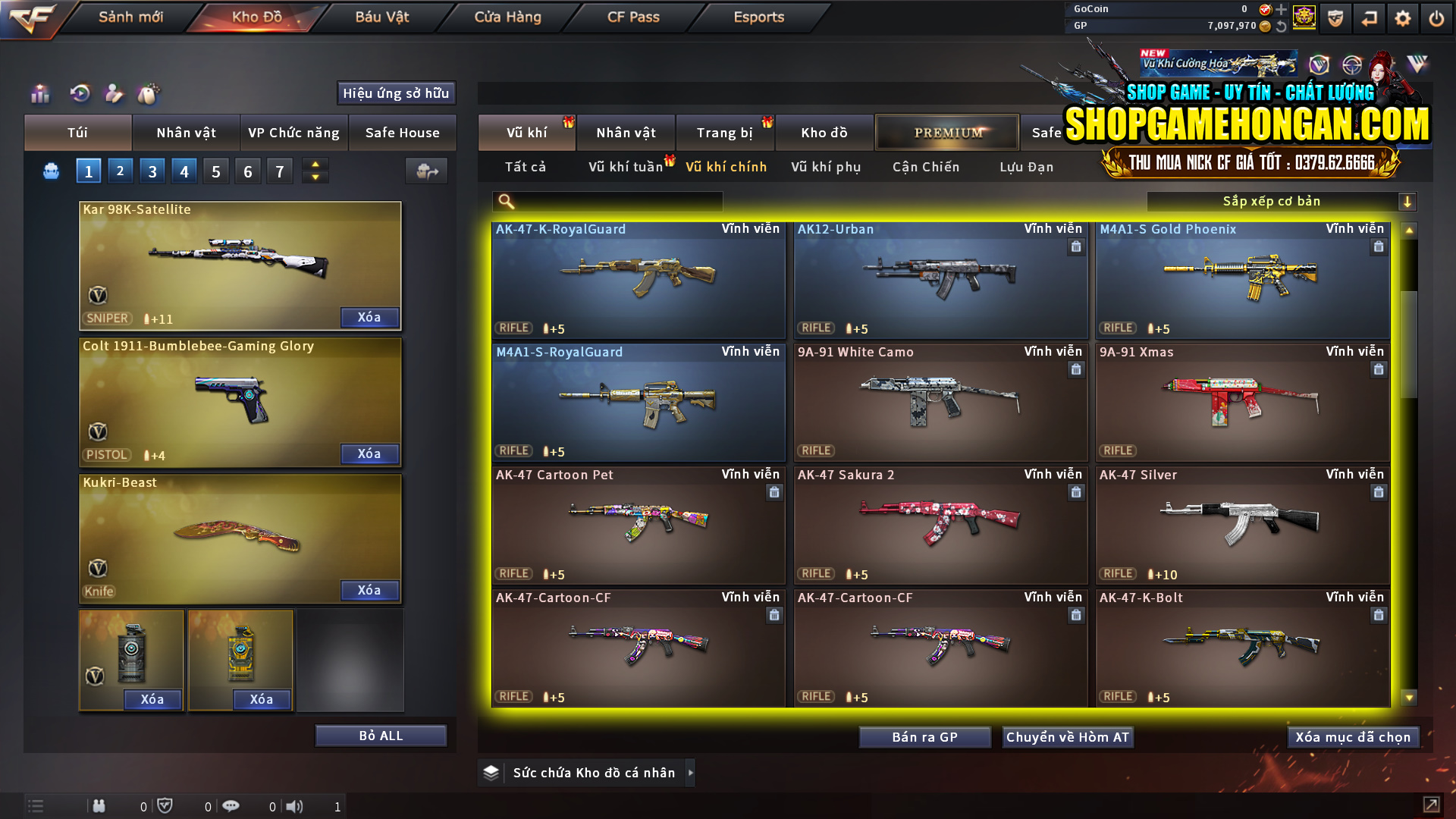Screen dimensions: 1456x819
Task: Open the CF Pass menu in top navigation
Action: click(634, 17)
